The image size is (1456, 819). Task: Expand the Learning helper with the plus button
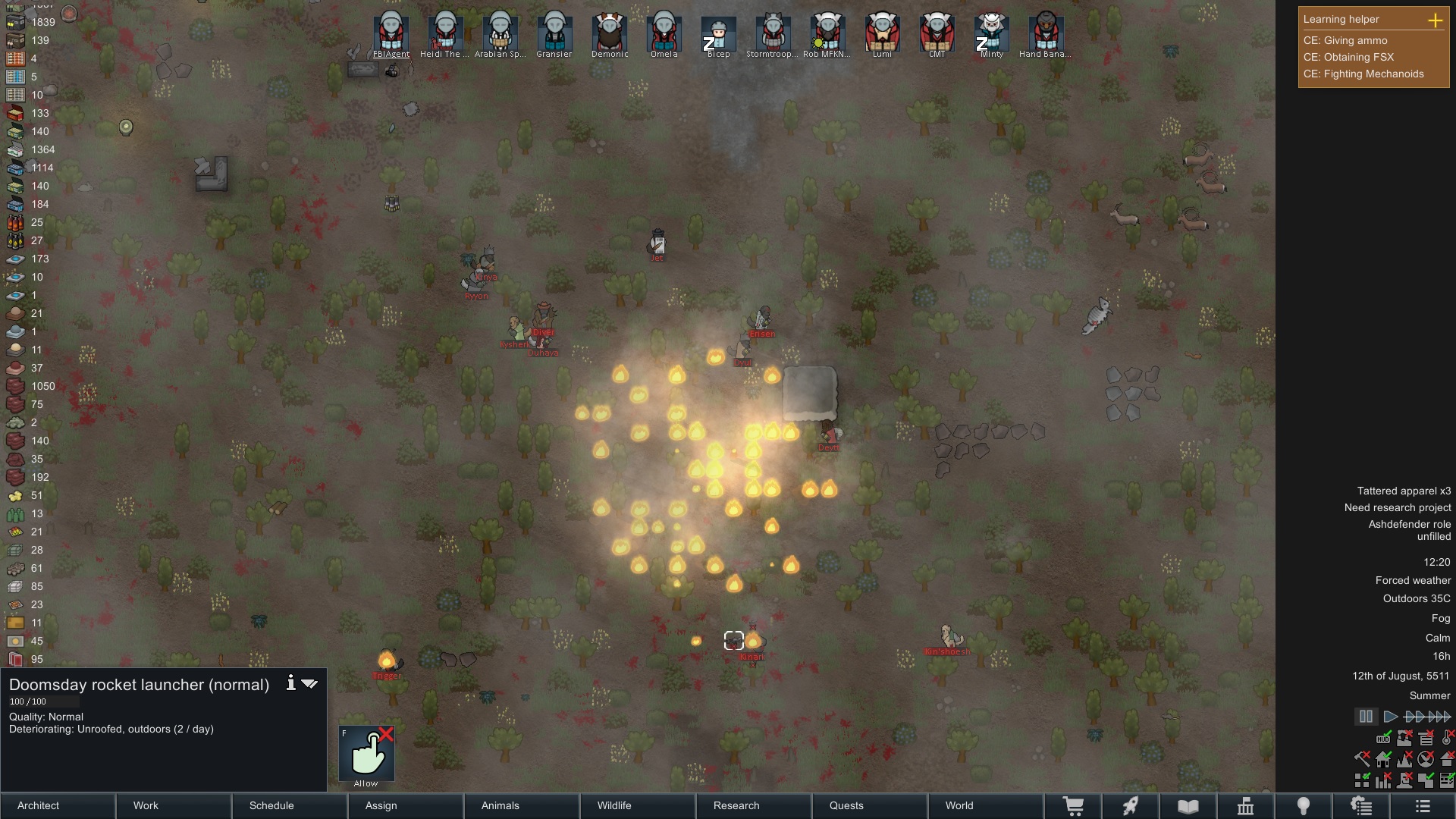coord(1437,22)
